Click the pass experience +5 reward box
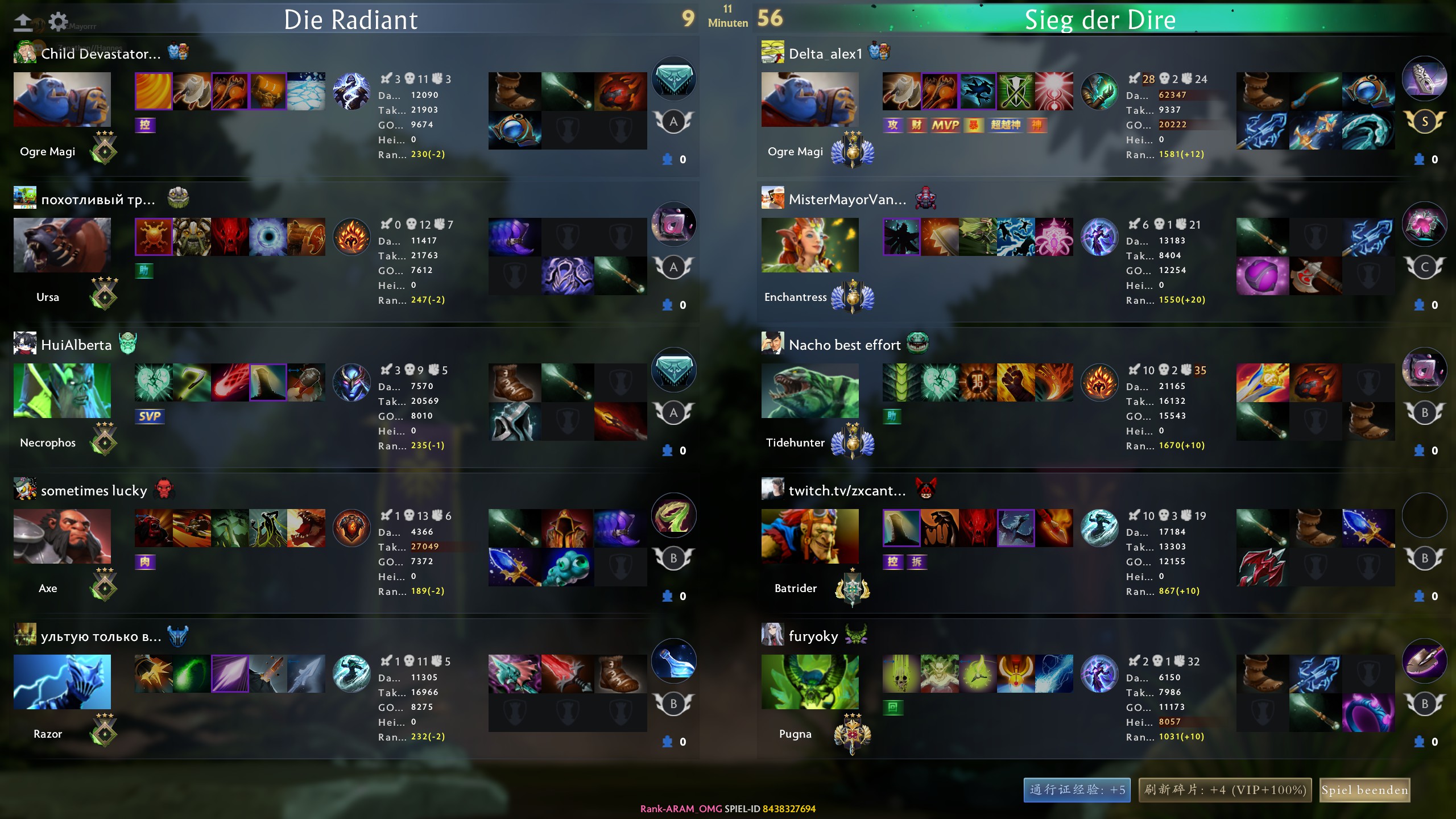Image resolution: width=1456 pixels, height=819 pixels. [x=1077, y=790]
